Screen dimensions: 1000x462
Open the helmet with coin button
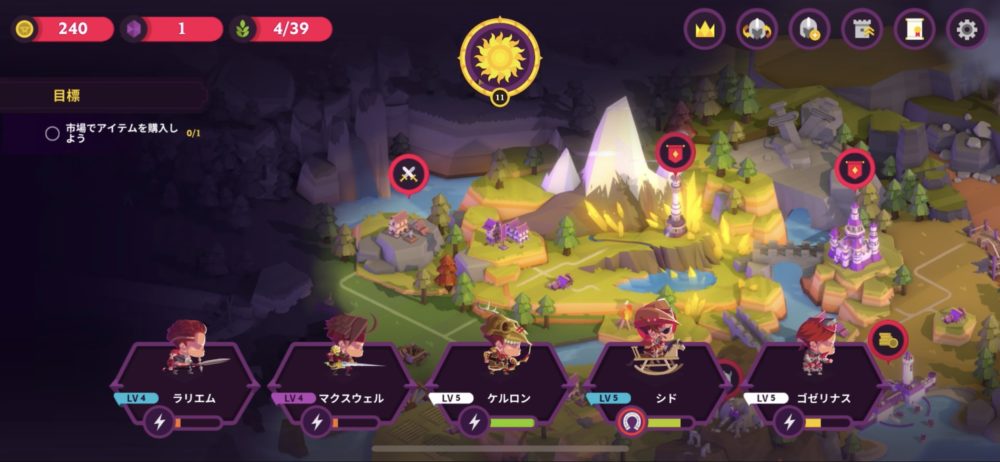point(809,29)
